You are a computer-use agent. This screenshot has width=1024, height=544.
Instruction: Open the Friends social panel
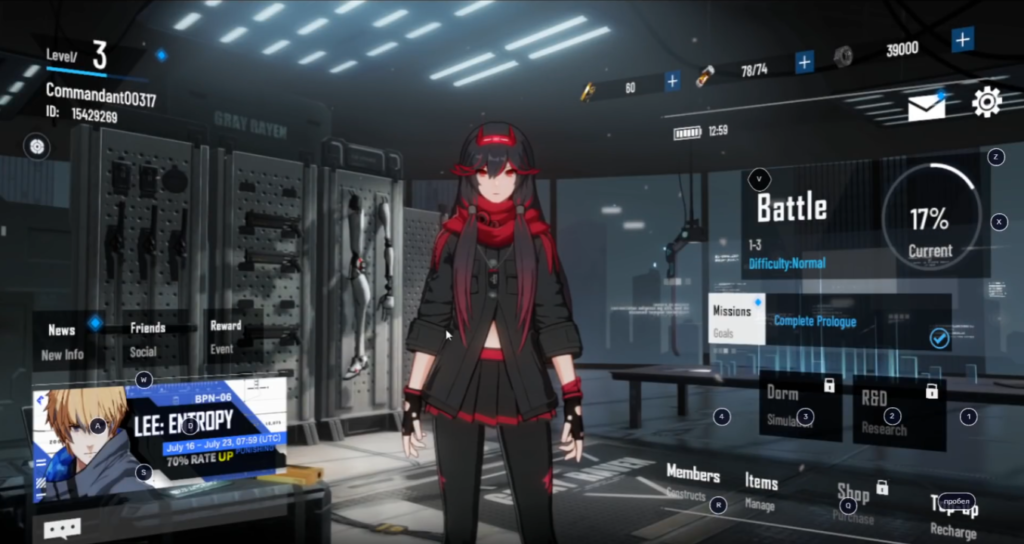147,338
